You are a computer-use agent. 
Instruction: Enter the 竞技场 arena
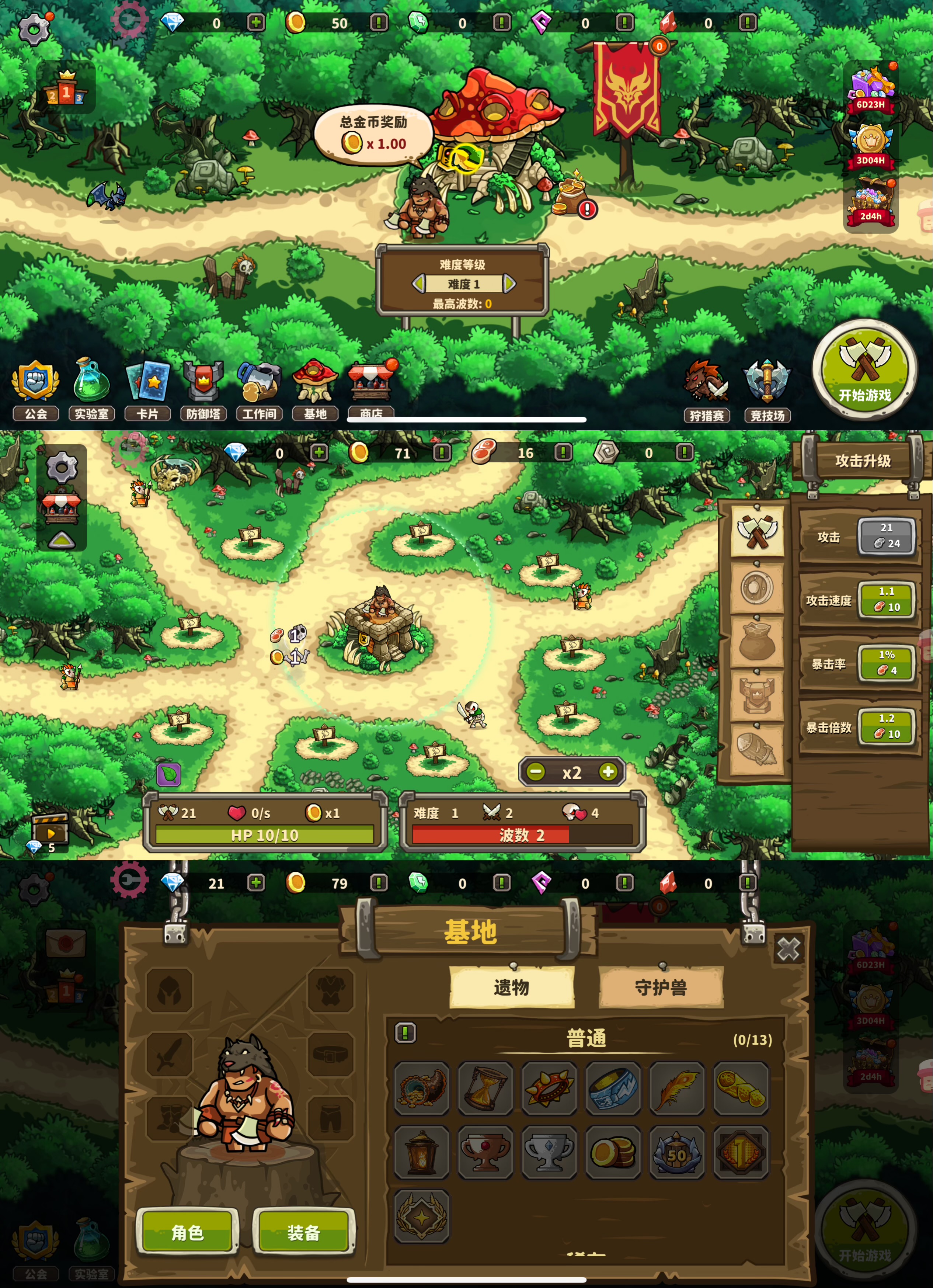[767, 390]
